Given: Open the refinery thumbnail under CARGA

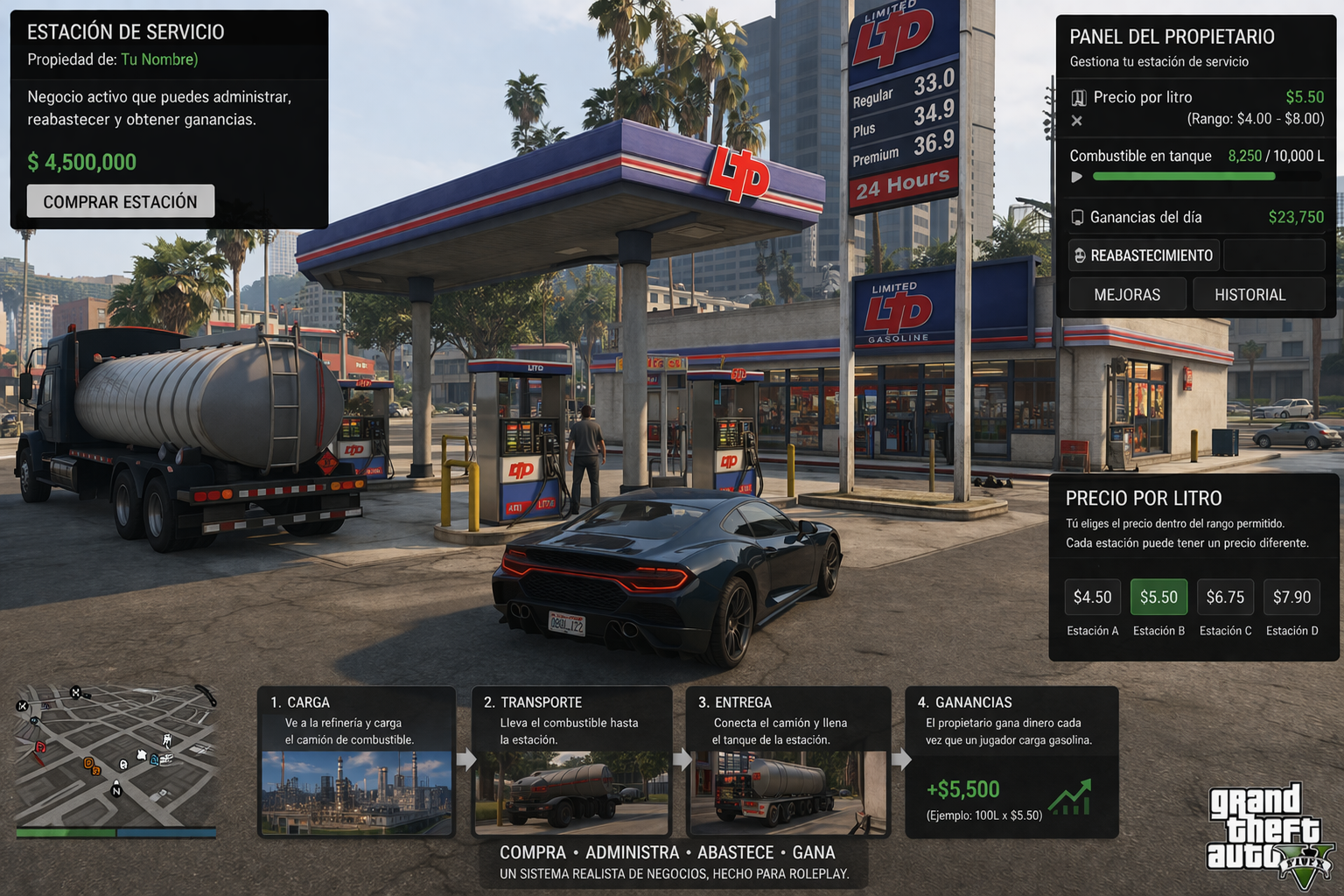Looking at the screenshot, I should point(357,793).
